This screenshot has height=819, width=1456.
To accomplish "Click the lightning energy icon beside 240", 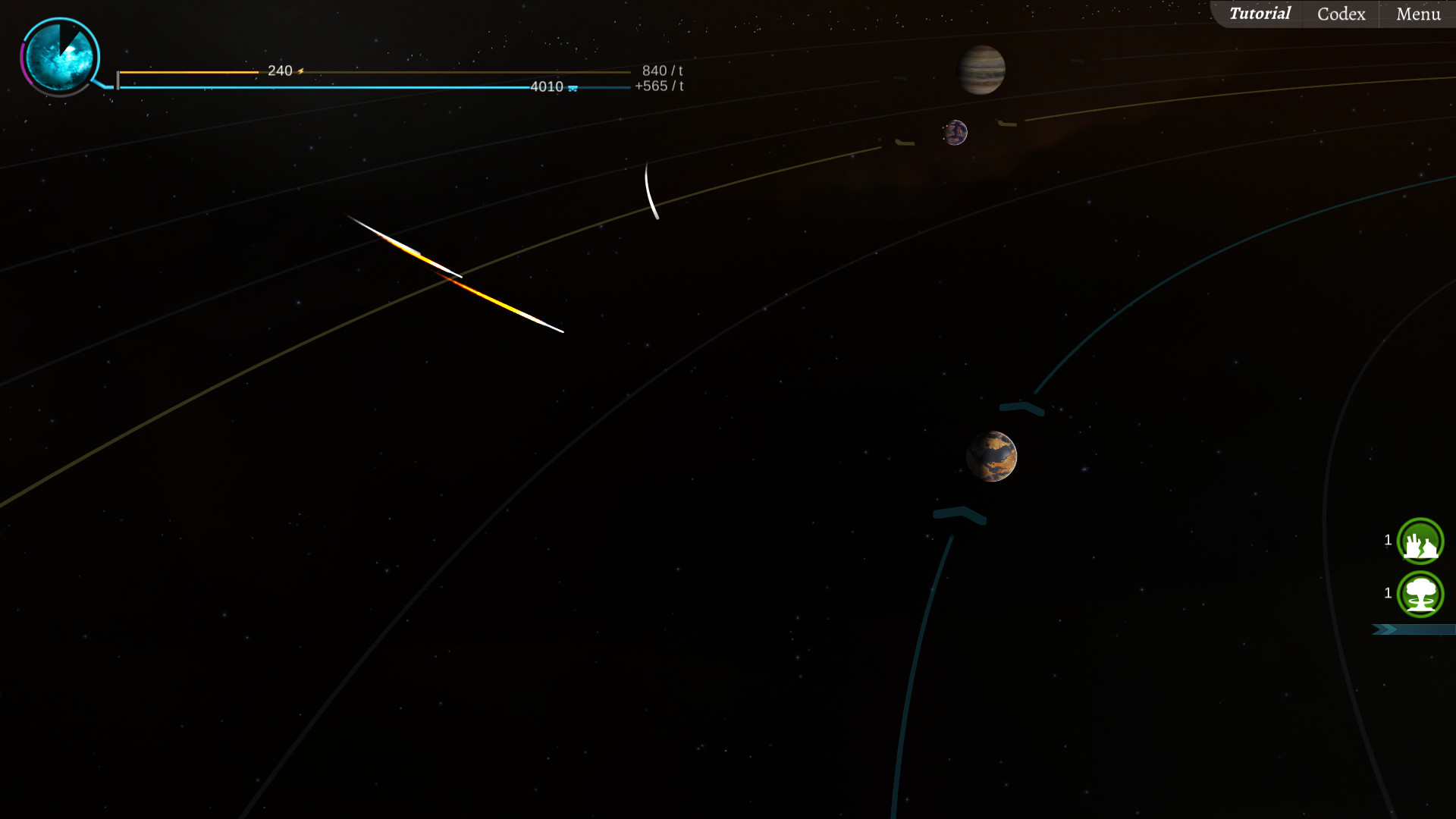I will (301, 71).
